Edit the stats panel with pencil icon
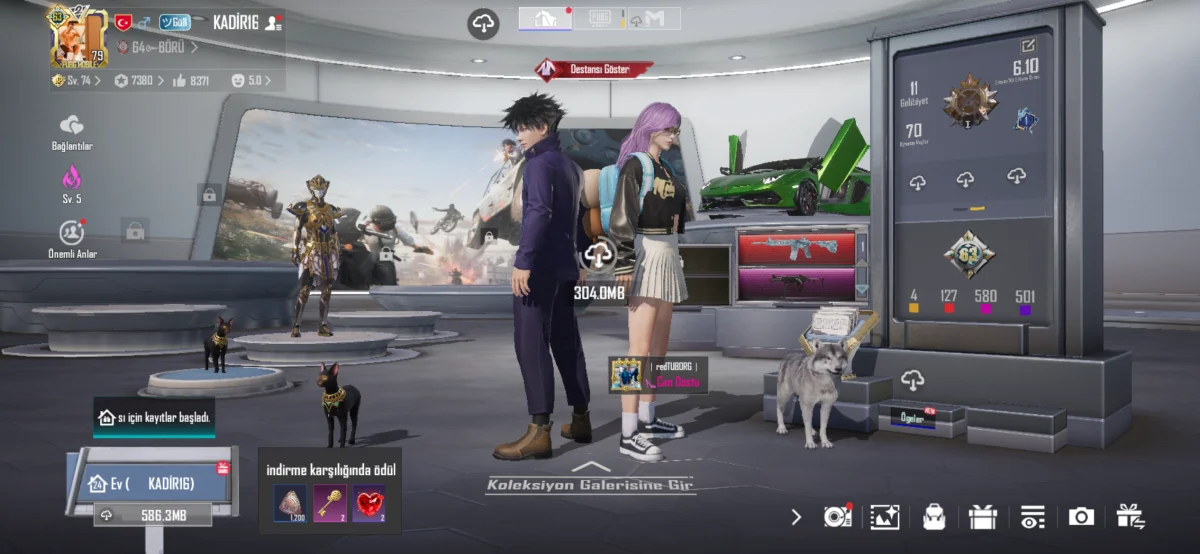The width and height of the screenshot is (1200, 554). (1028, 45)
